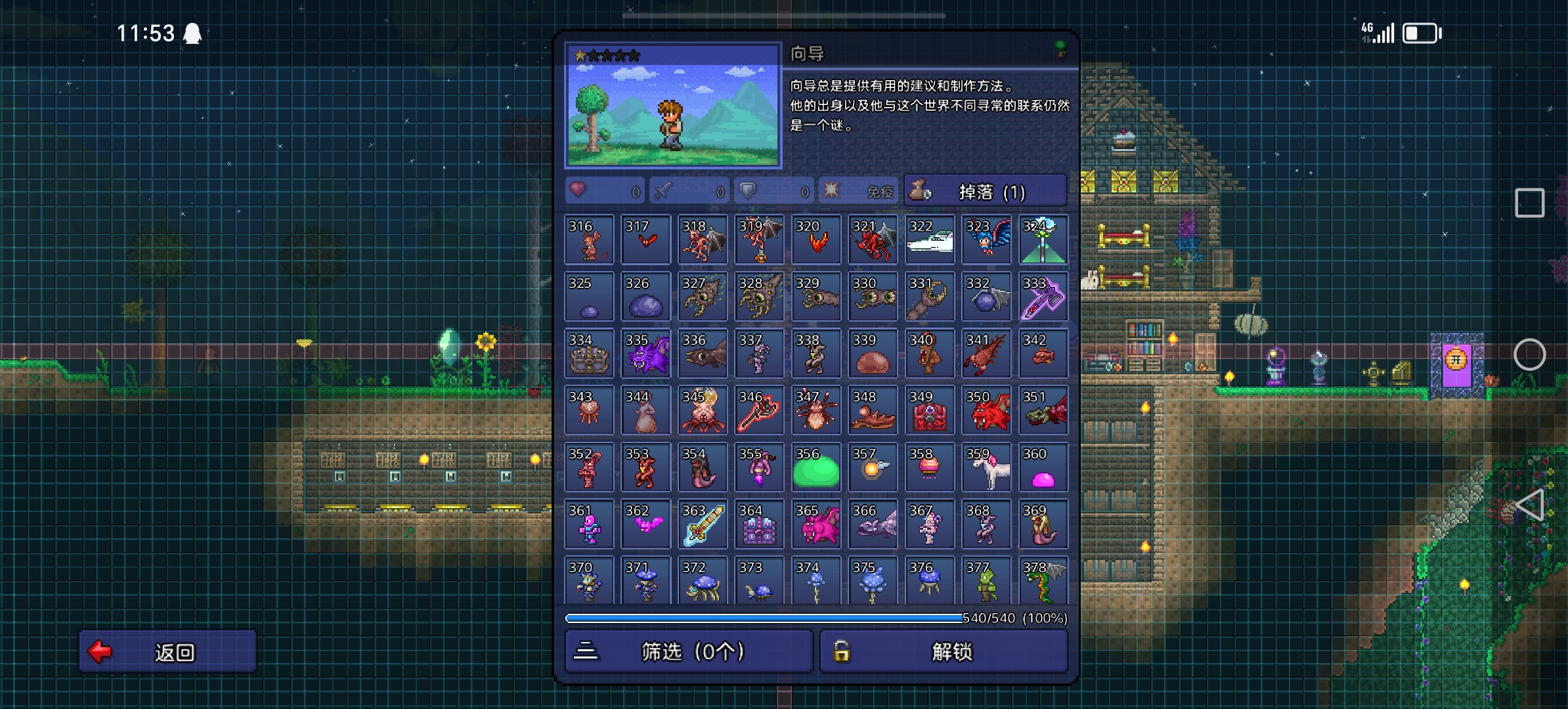Tap the Android home circle button
The height and width of the screenshot is (709, 1568).
[1529, 354]
